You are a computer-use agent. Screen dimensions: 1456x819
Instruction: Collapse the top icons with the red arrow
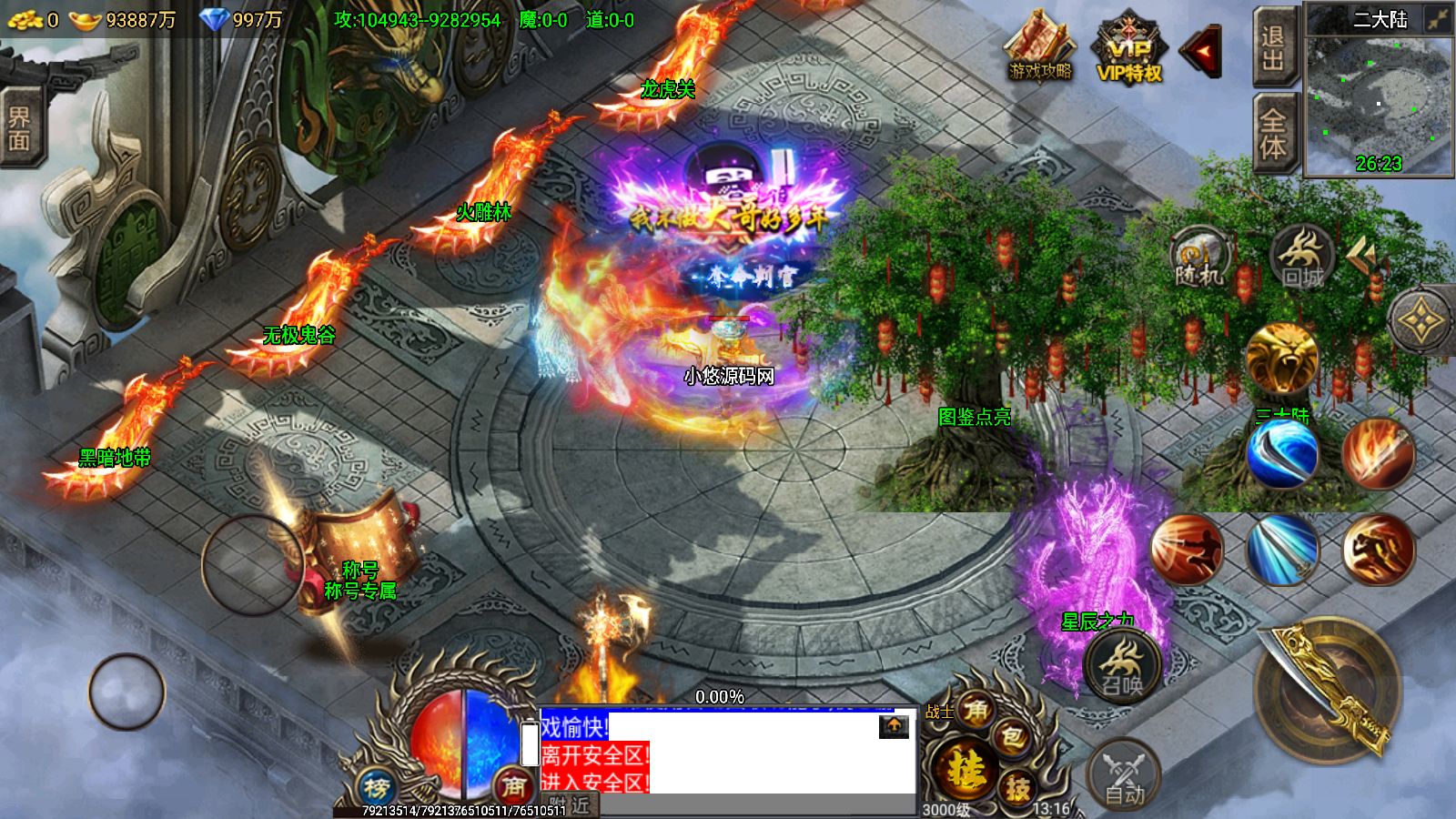[1201, 52]
